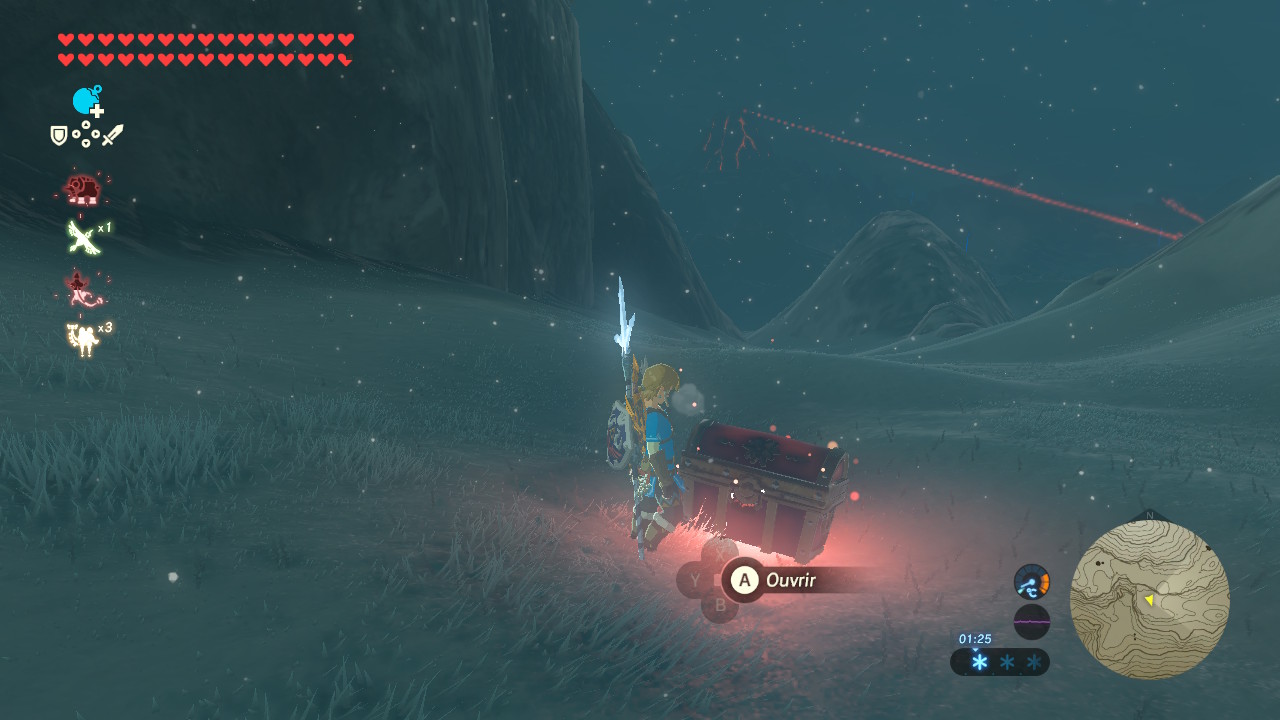Click the yellow player arrow on minimap
Image resolution: width=1280 pixels, height=720 pixels.
1149,599
